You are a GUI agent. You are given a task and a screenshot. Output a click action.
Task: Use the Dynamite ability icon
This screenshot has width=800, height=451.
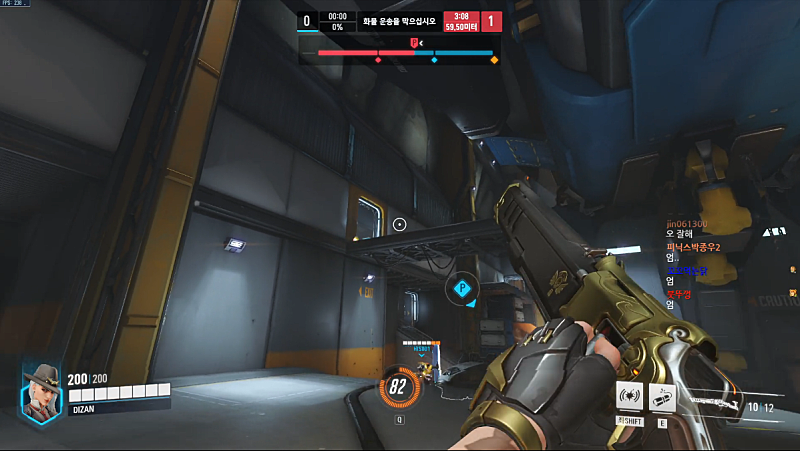[x=662, y=395]
